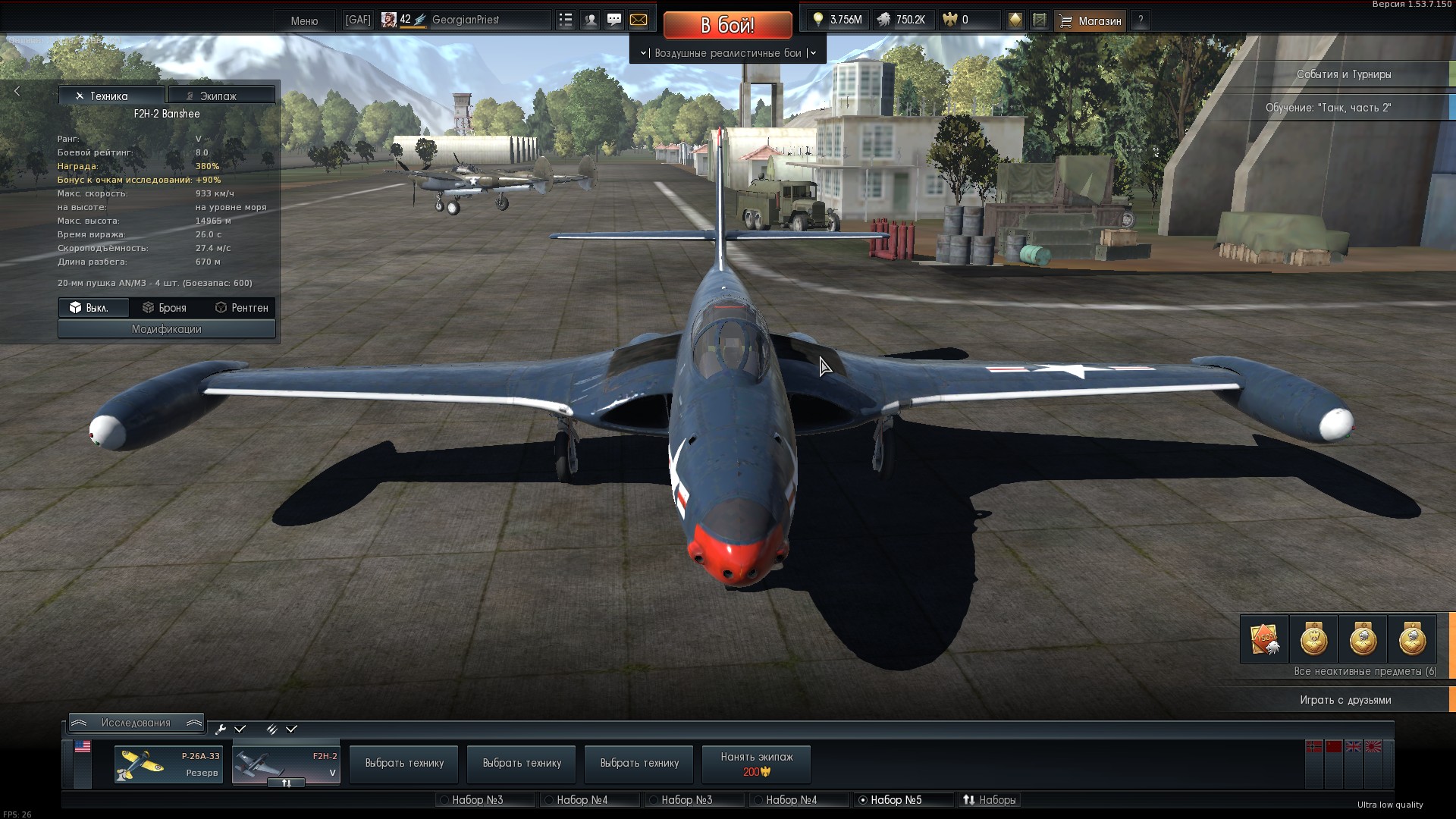Open the mail envelope icon

pos(639,20)
